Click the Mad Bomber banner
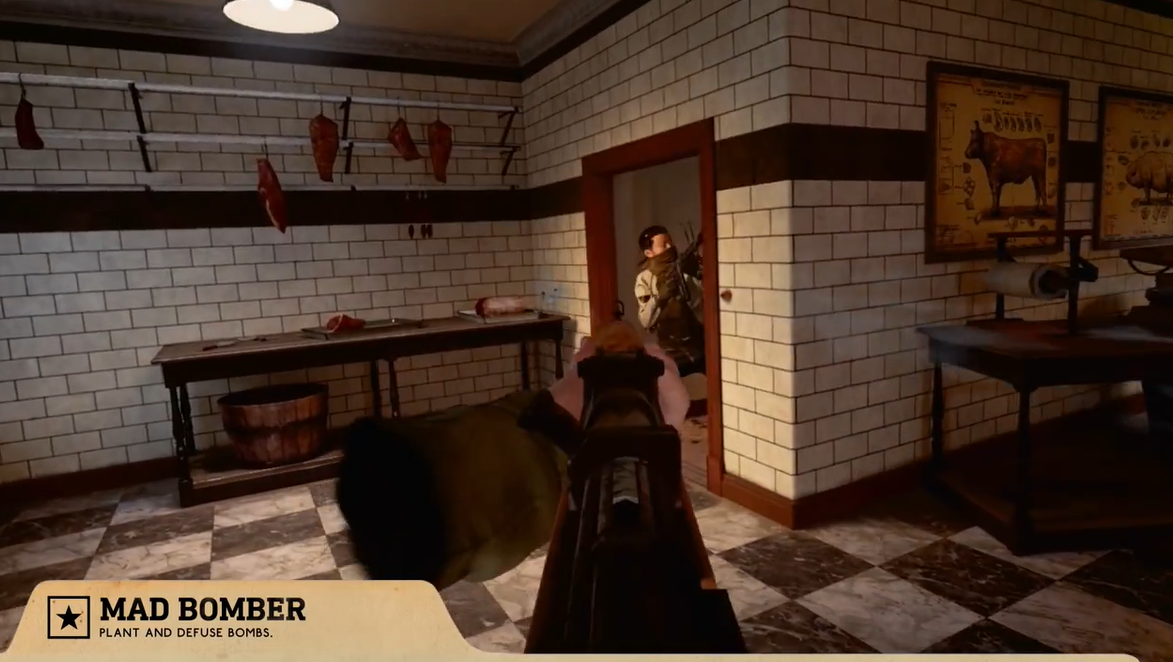1173x662 pixels. pyautogui.click(x=202, y=617)
